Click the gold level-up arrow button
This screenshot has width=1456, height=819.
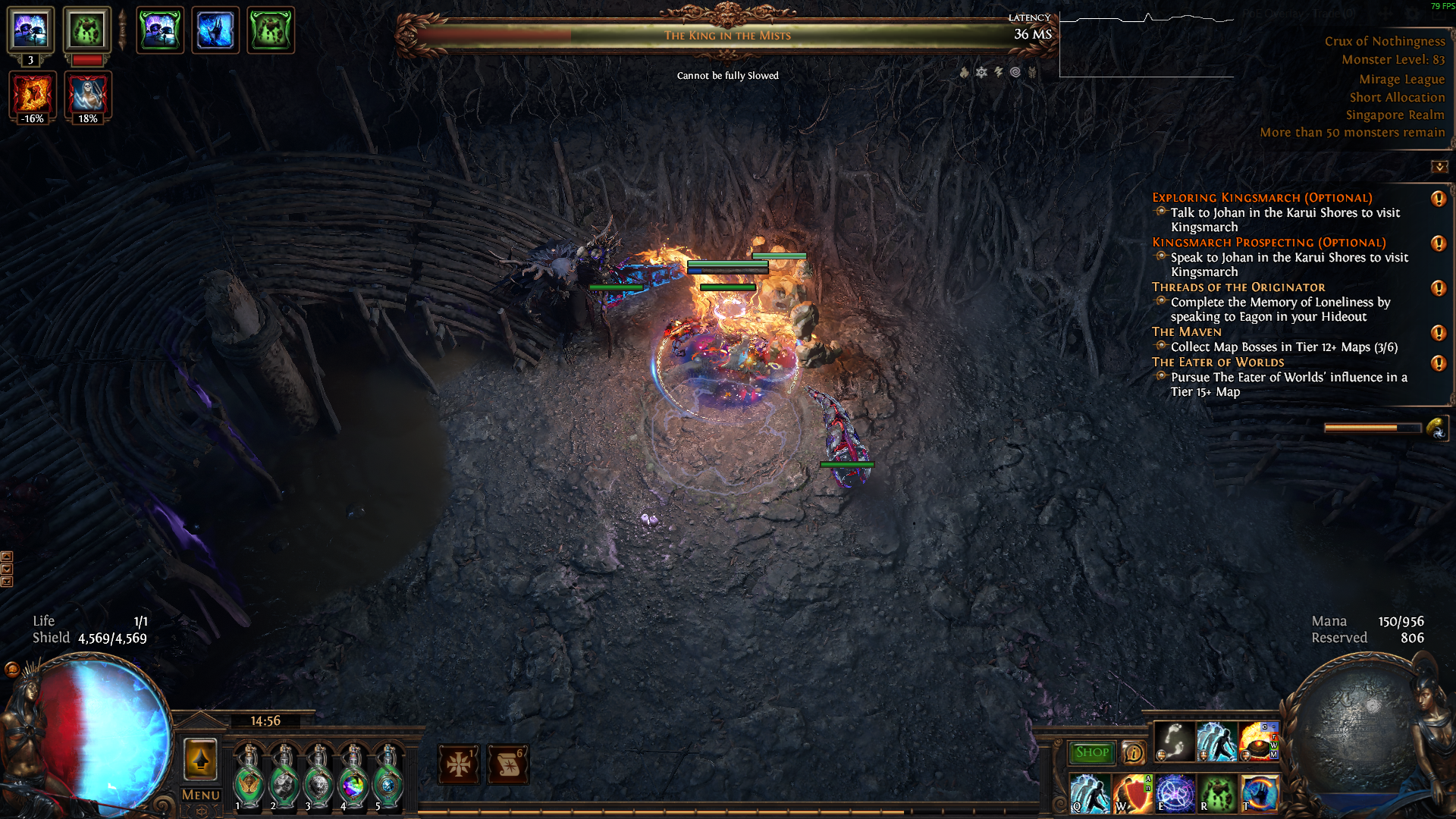pyautogui.click(x=200, y=759)
